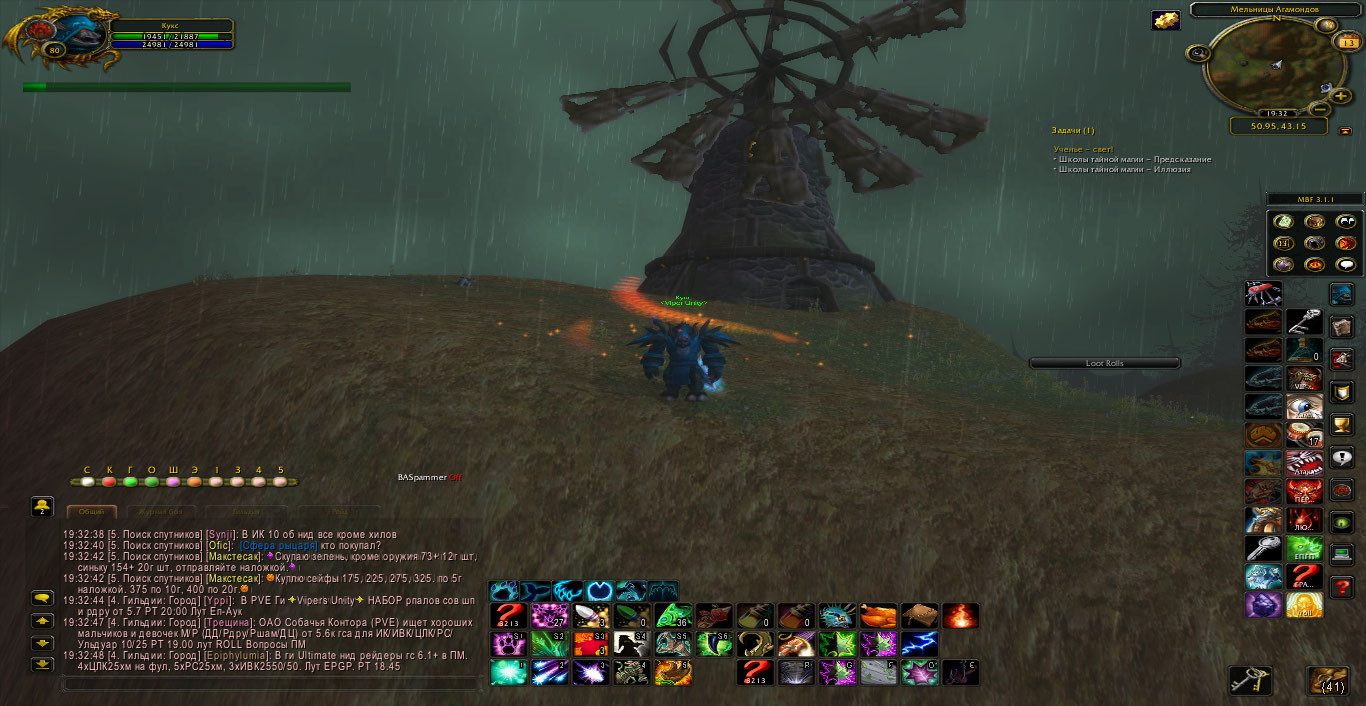Open the calendar showing day 13
The width and height of the screenshot is (1366, 706).
[1348, 42]
